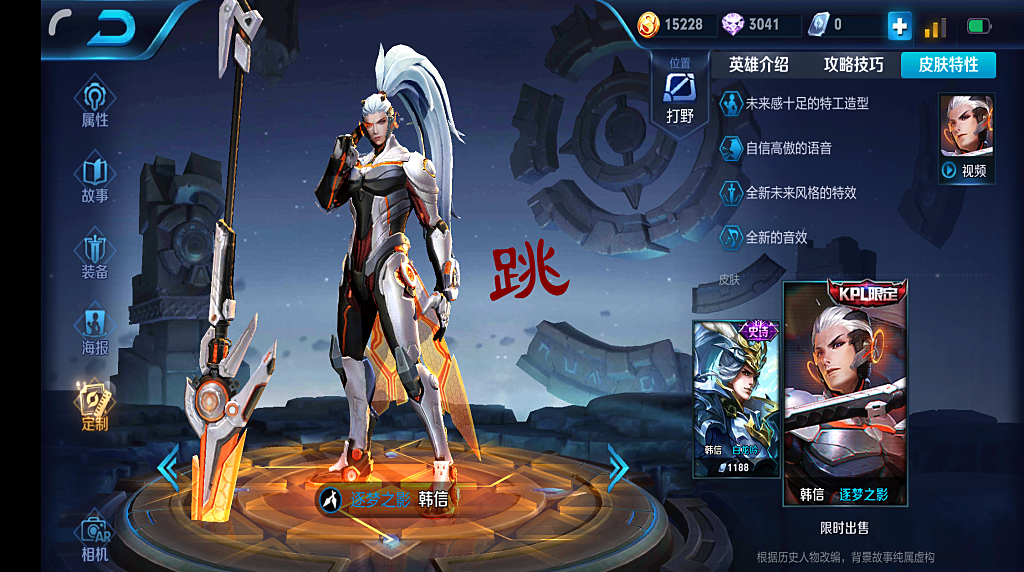
Task: Open the AR 相机 camera
Action: [95, 538]
